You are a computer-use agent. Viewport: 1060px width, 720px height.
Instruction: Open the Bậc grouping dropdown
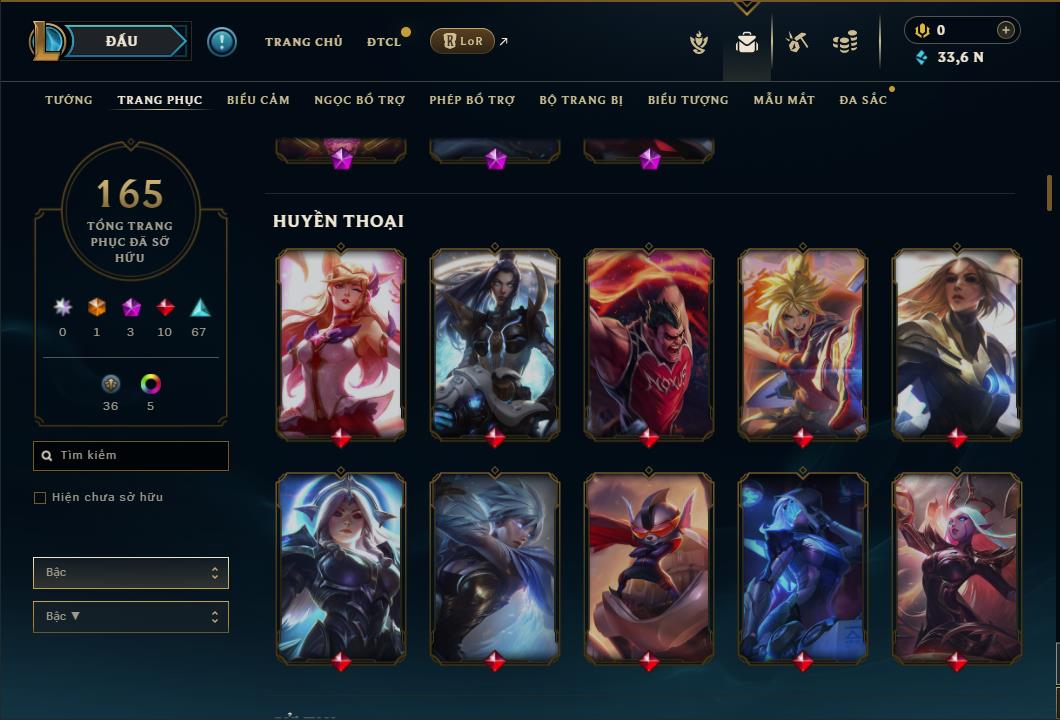(x=131, y=573)
